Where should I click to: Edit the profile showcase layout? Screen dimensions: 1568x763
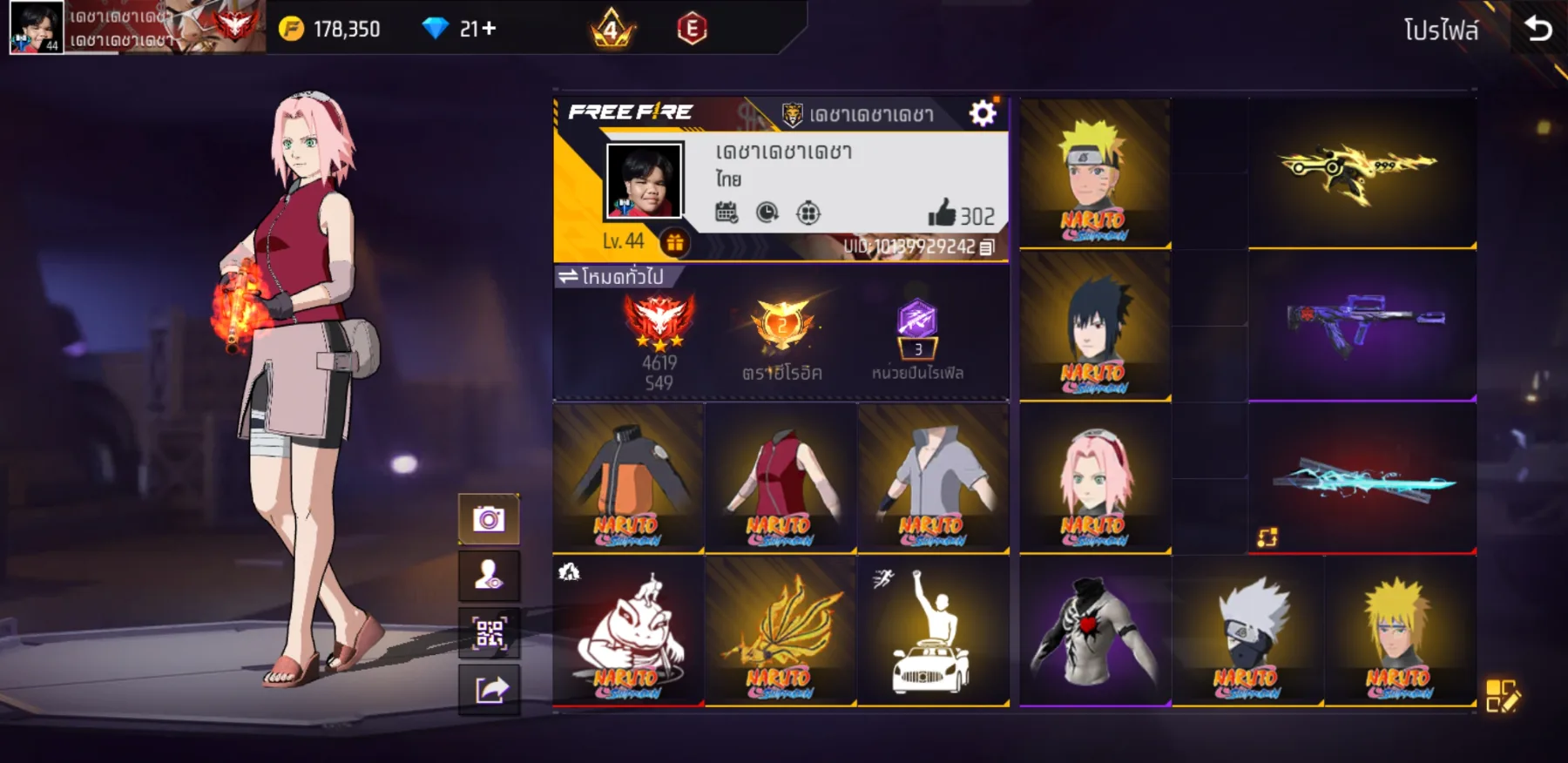coord(1502,696)
